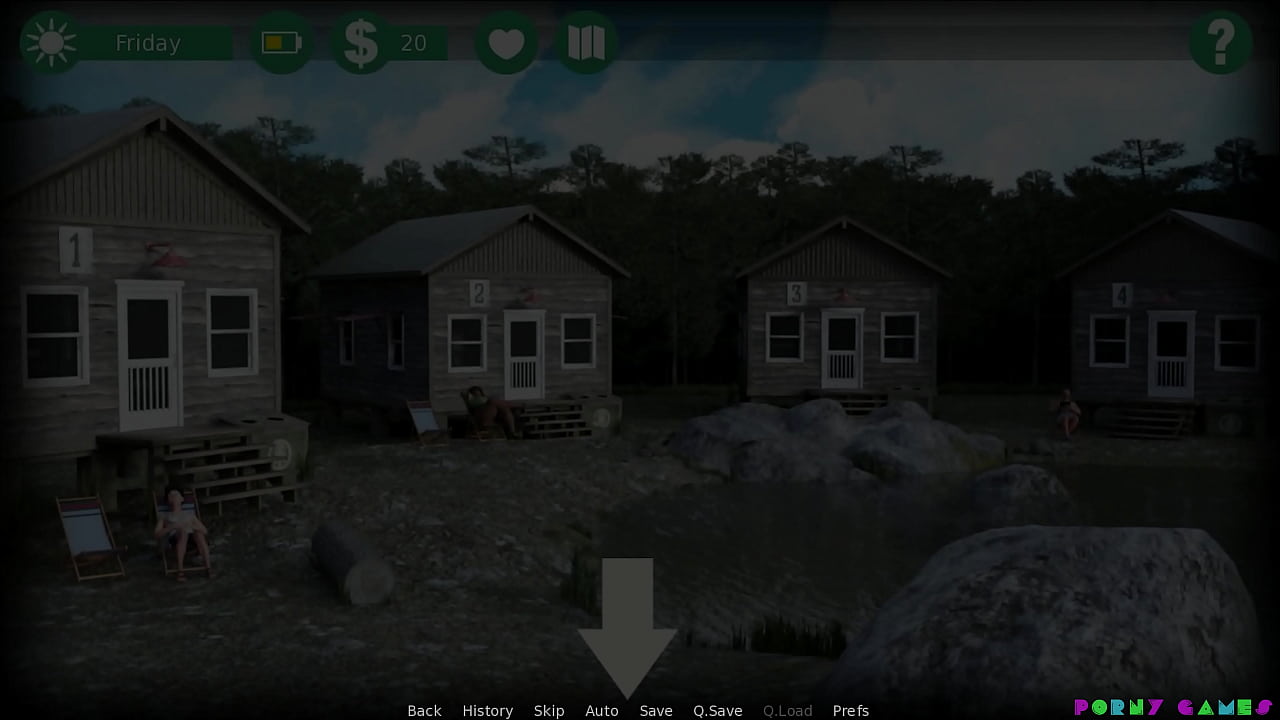Open the Save menu
1280x720 pixels.
(656, 710)
